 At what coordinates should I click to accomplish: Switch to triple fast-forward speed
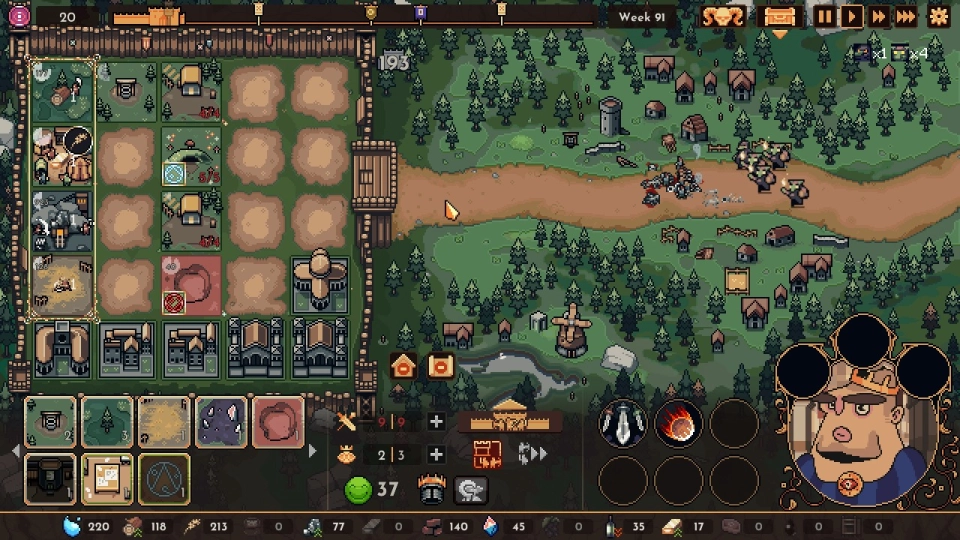[x=905, y=16]
